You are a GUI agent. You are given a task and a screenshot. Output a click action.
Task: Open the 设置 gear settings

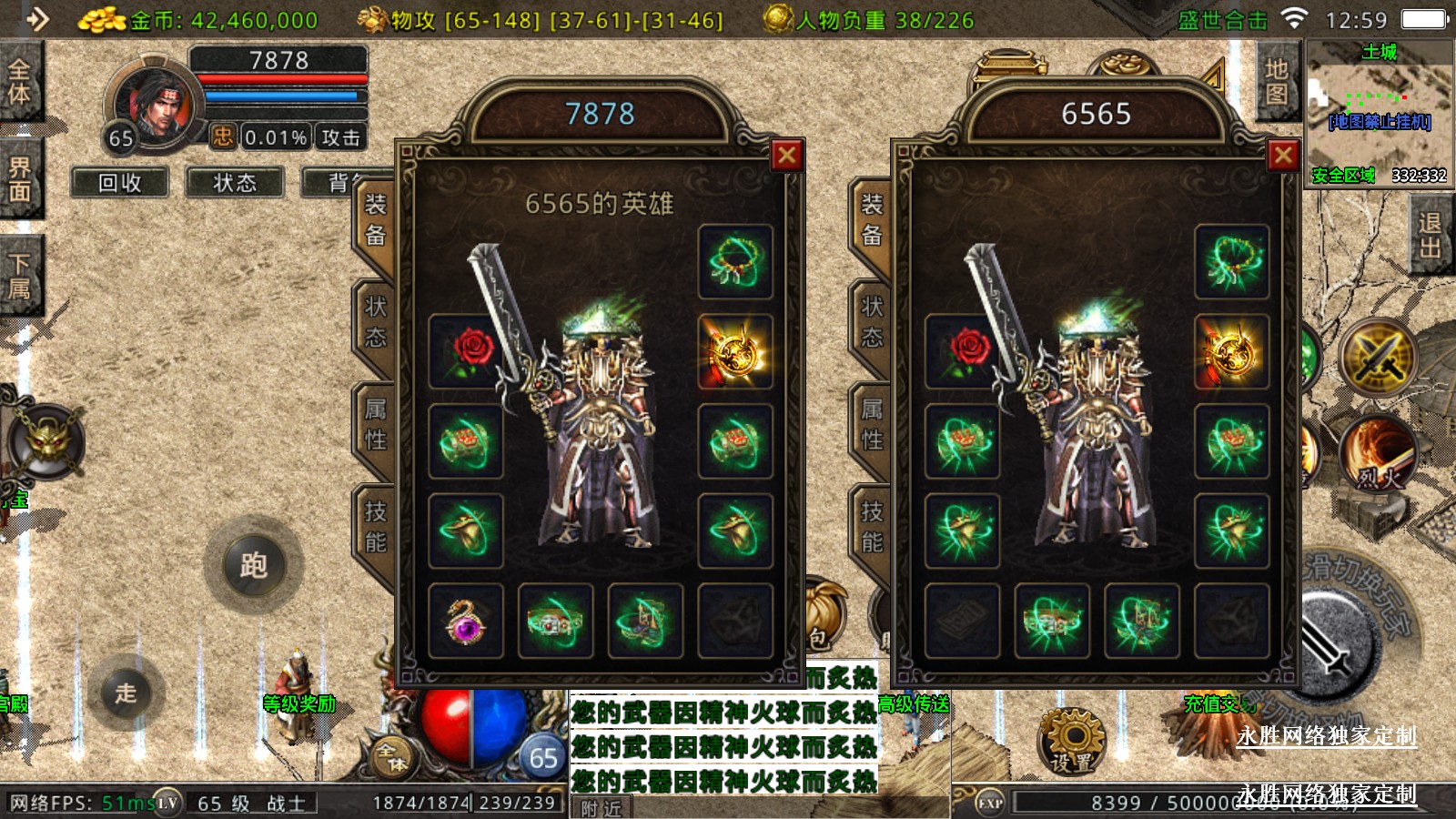[x=1072, y=742]
